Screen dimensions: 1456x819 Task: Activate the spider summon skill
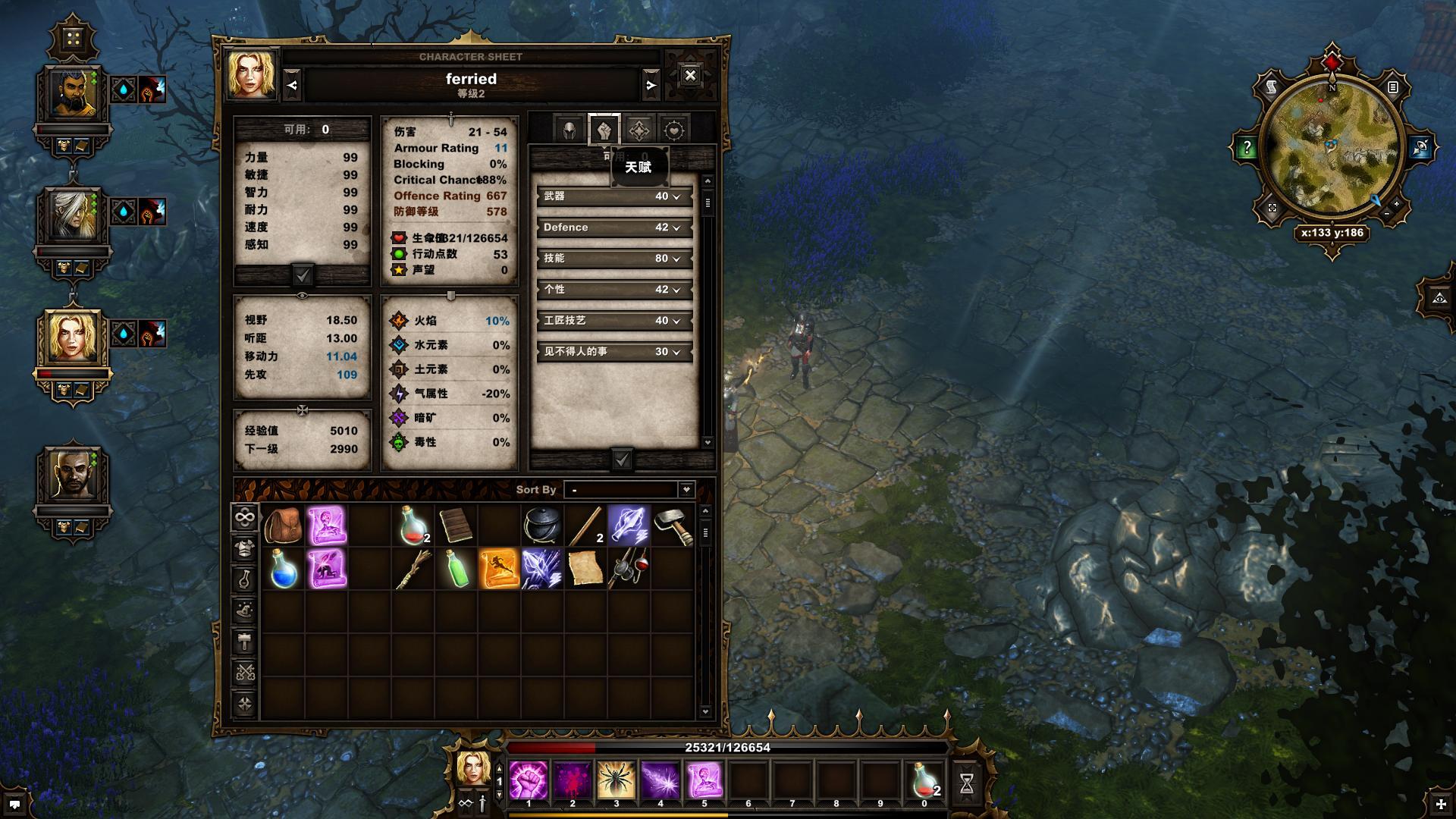point(617,780)
